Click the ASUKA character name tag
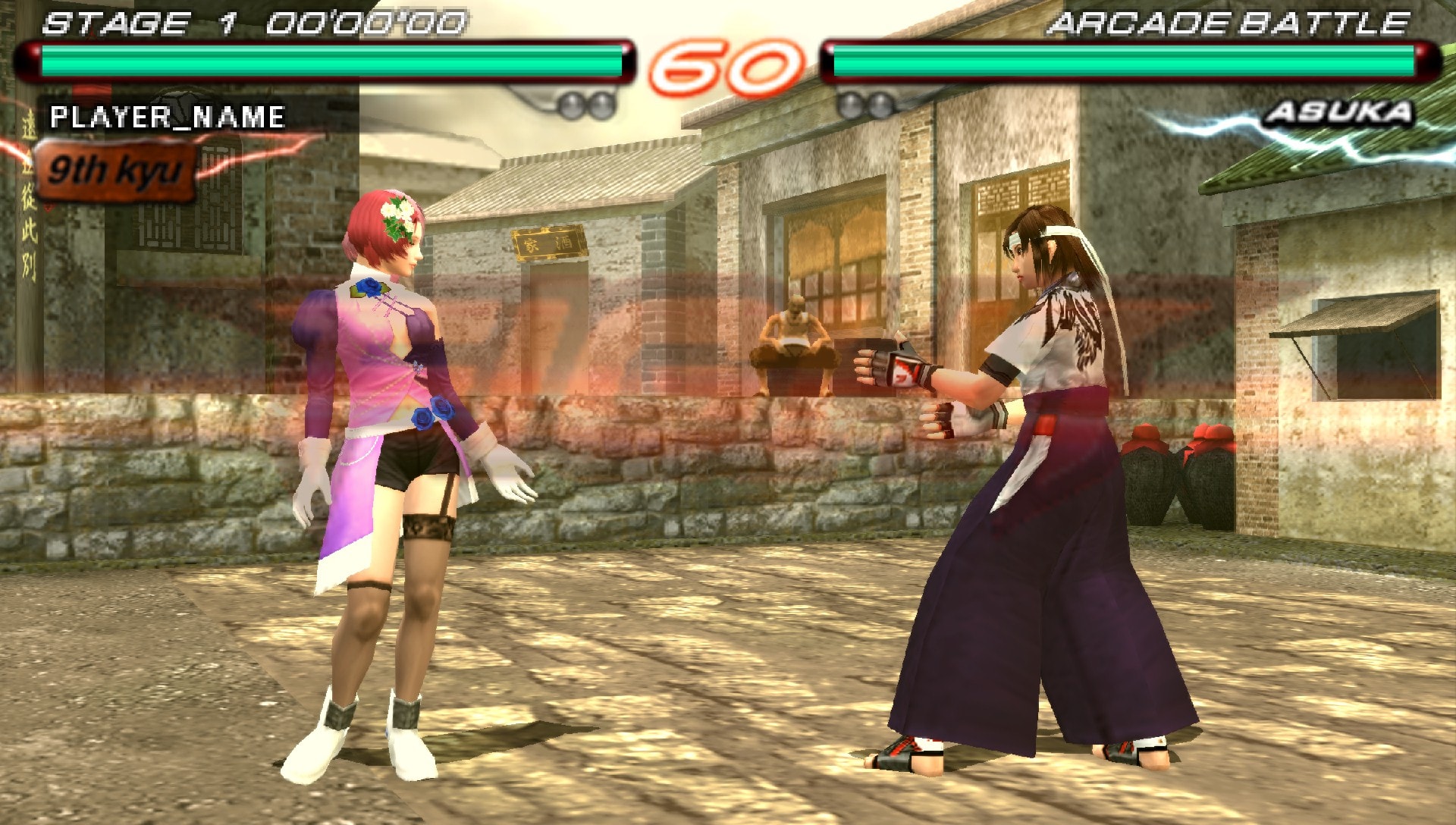The image size is (1456, 825). (1341, 114)
